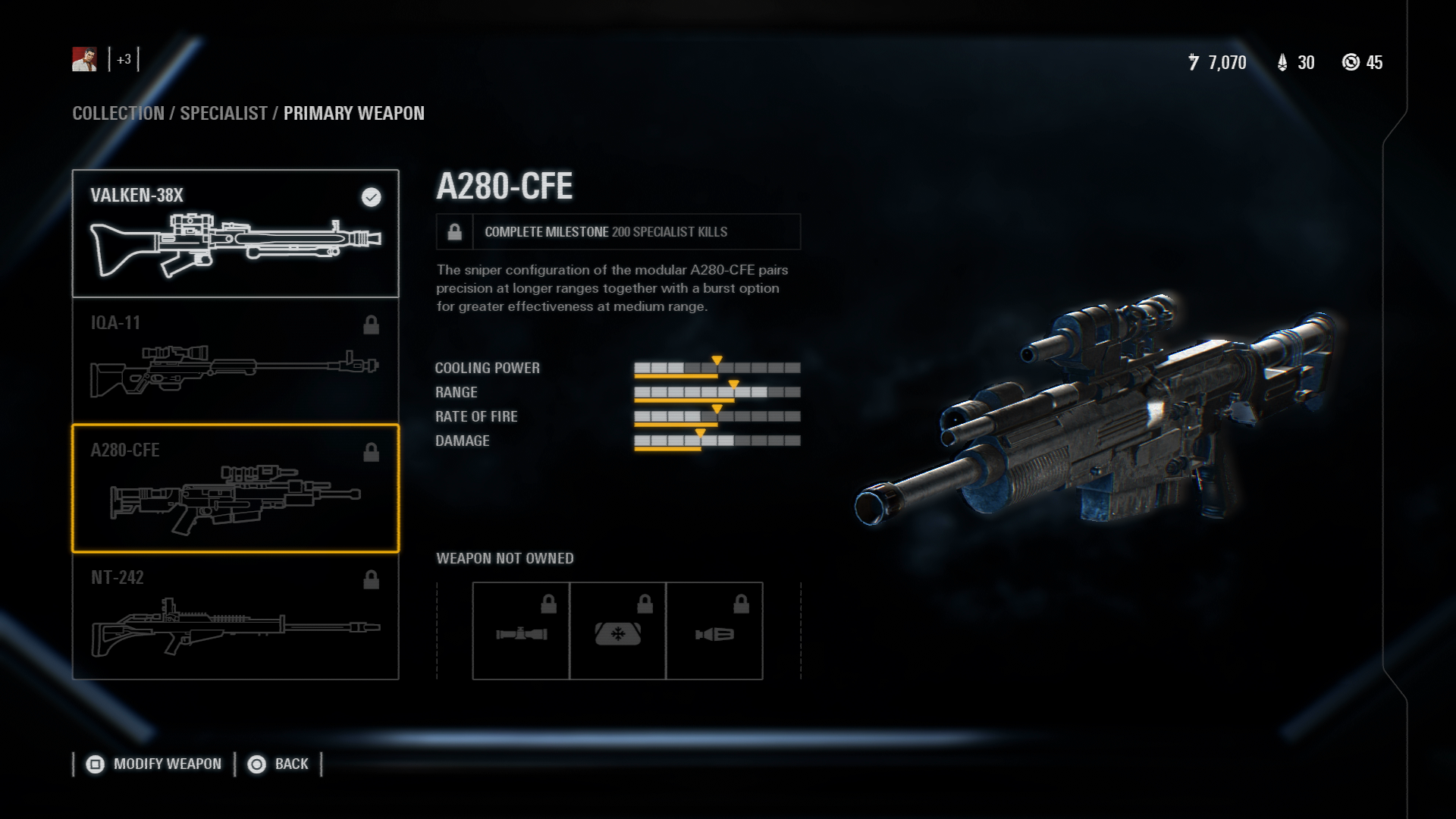Click the locked barrel attachment icon
The width and height of the screenshot is (1456, 819).
[x=715, y=631]
